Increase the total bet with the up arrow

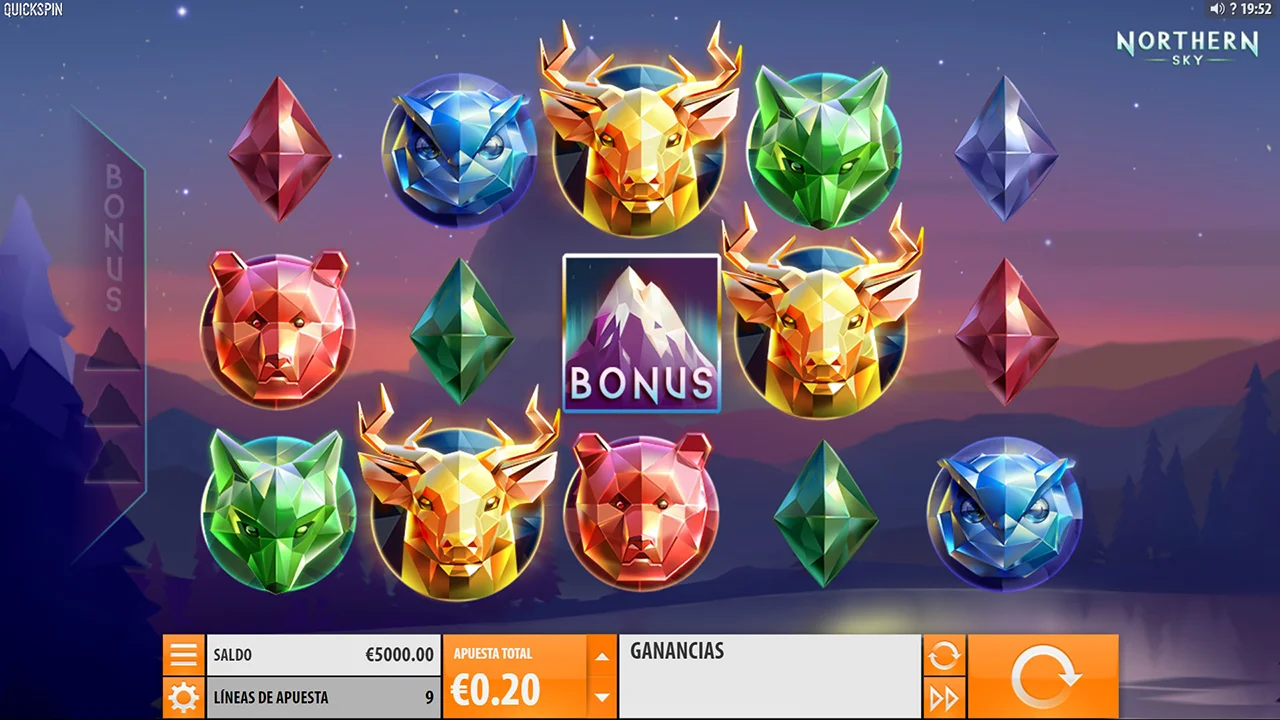click(602, 657)
